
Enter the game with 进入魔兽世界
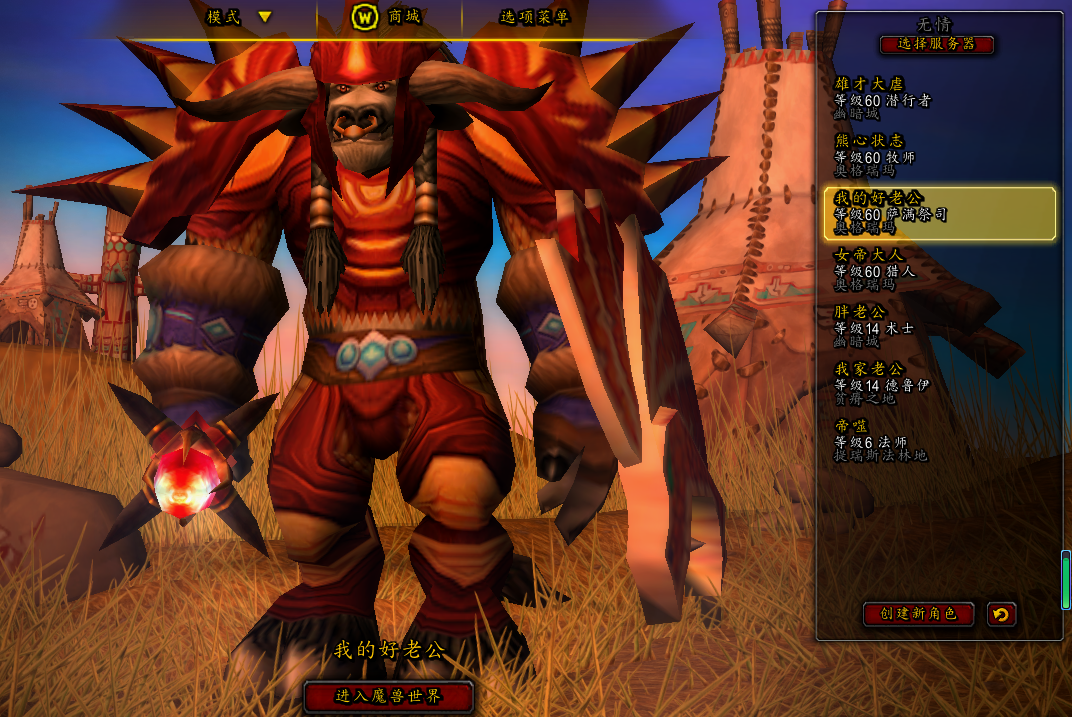[388, 696]
